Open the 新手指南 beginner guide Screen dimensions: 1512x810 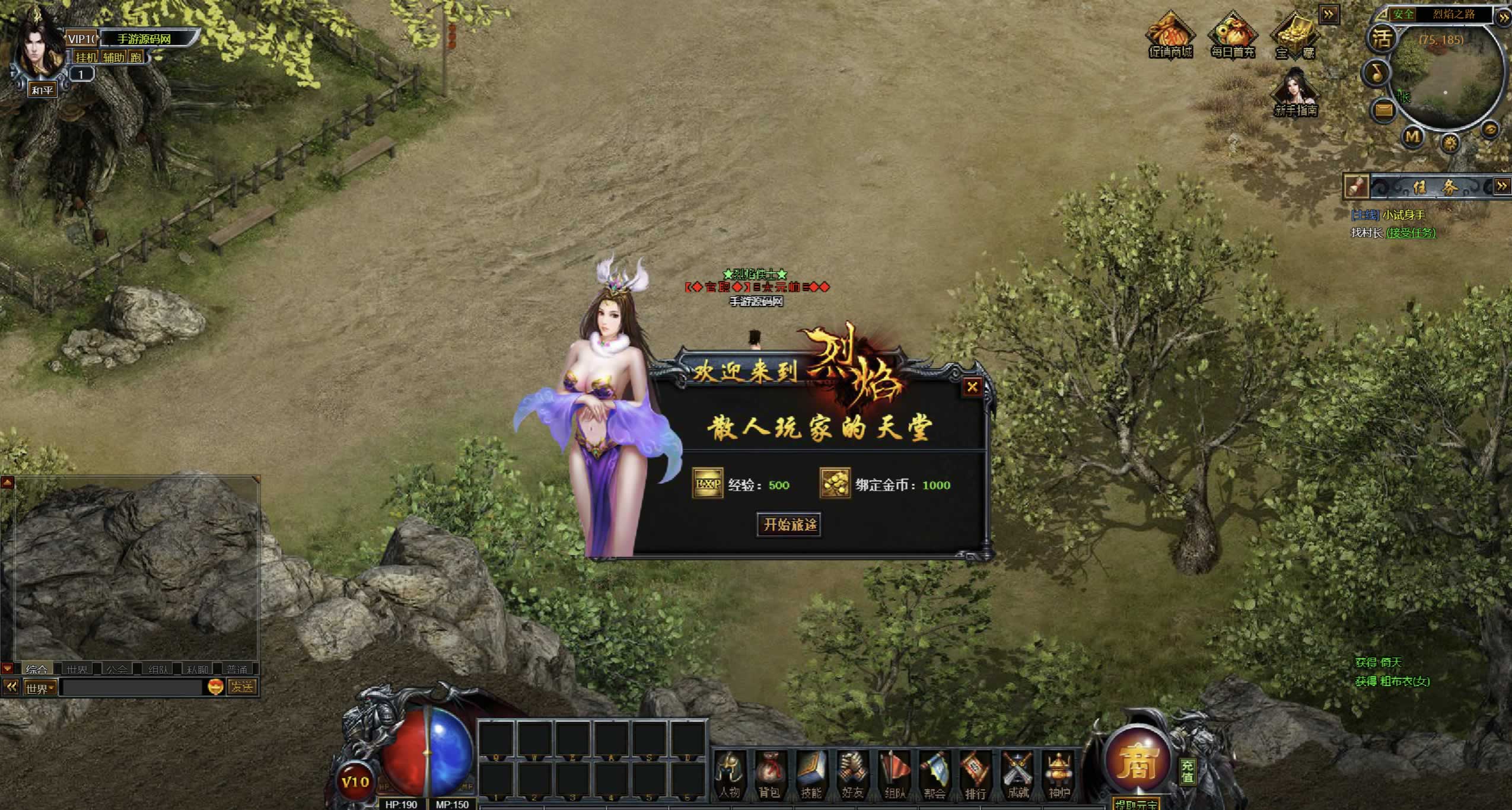pyautogui.click(x=1295, y=93)
